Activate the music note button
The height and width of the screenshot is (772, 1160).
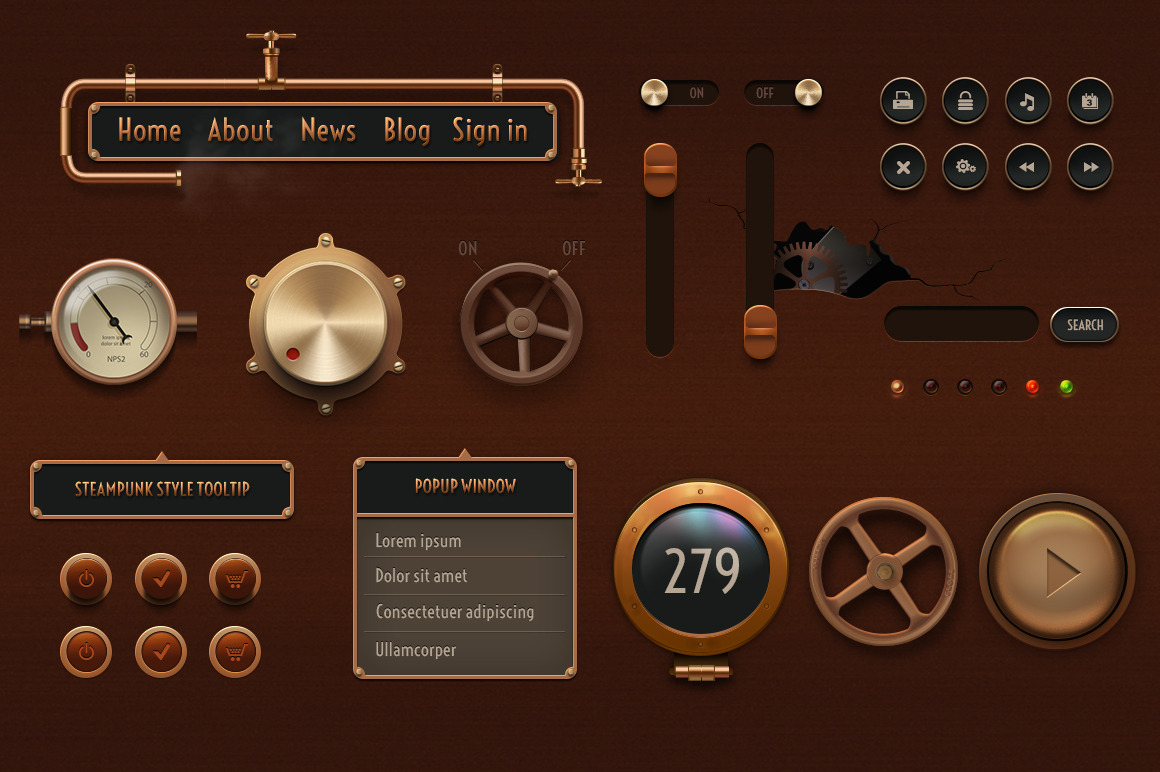pos(1027,101)
